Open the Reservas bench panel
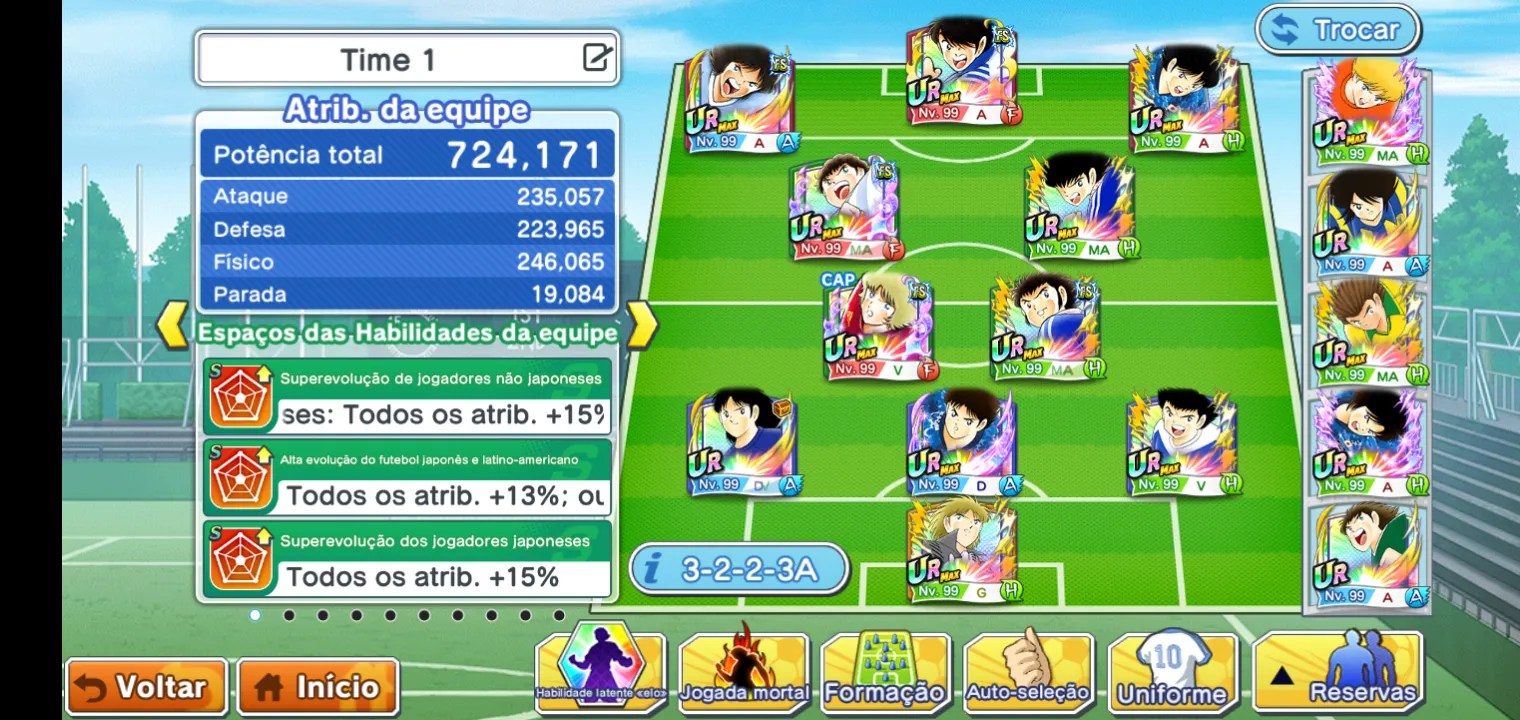The image size is (1520, 720). pyautogui.click(x=1337, y=672)
